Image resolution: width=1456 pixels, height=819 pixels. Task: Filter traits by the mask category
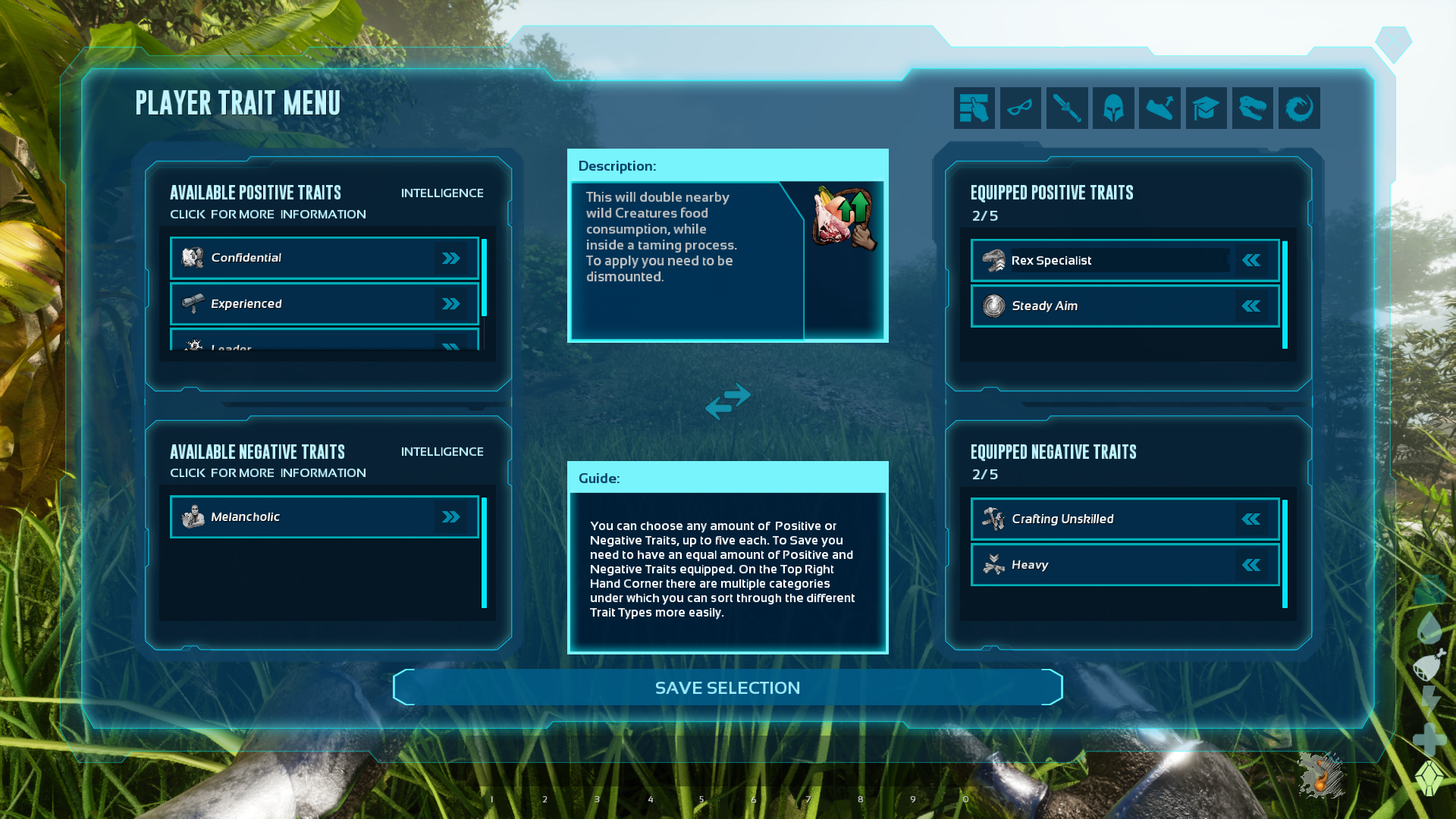click(1020, 108)
